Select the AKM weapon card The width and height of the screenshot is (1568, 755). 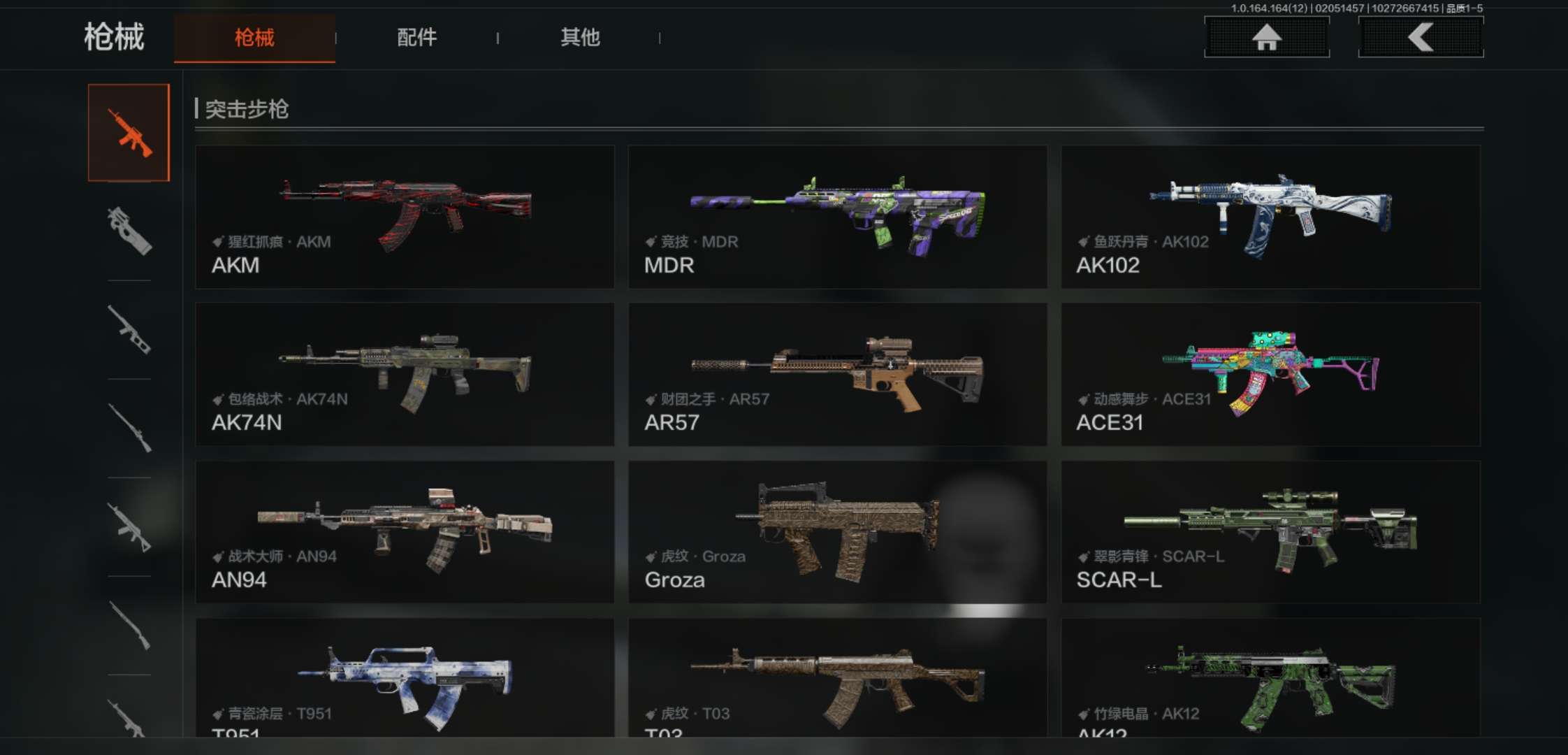[405, 217]
